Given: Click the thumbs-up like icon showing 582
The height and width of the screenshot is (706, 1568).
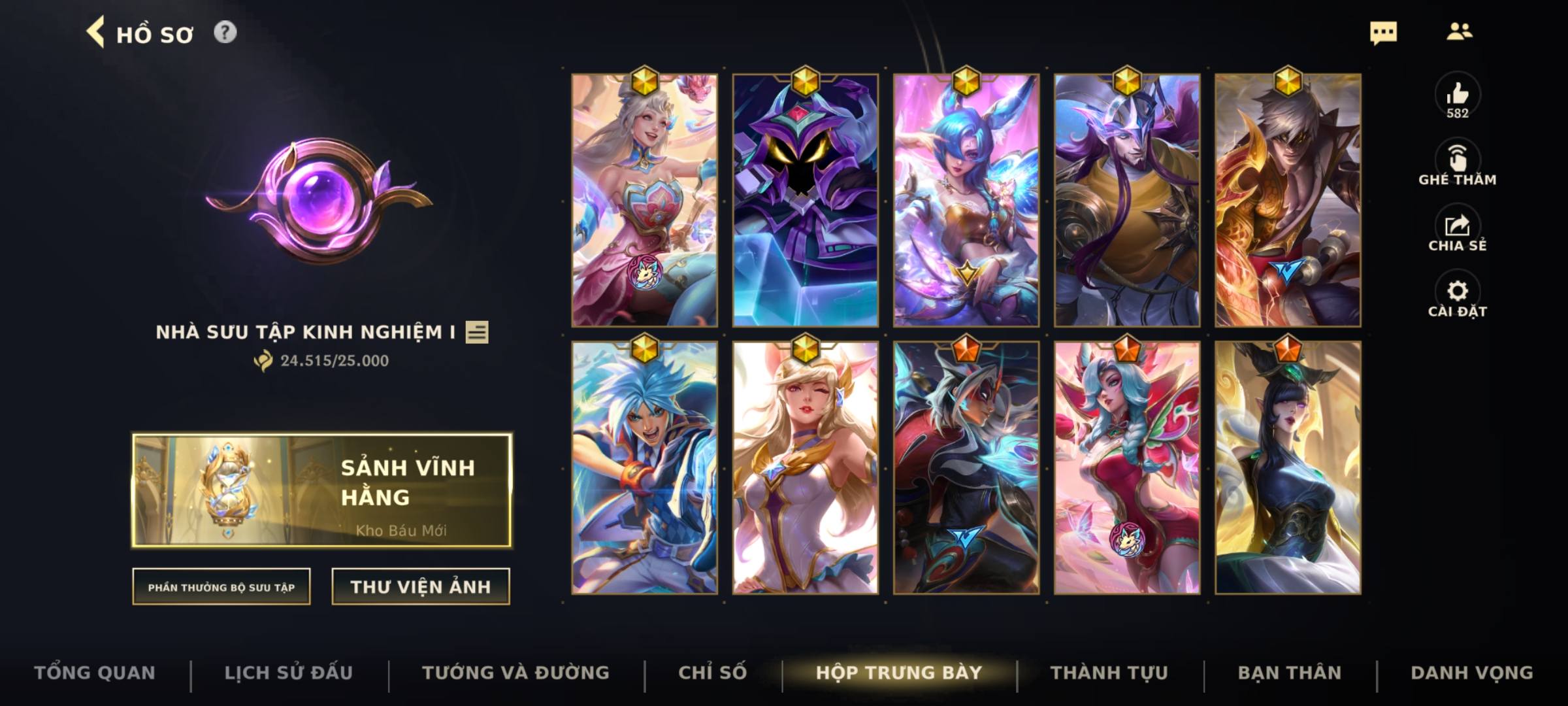Looking at the screenshot, I should [x=1458, y=97].
